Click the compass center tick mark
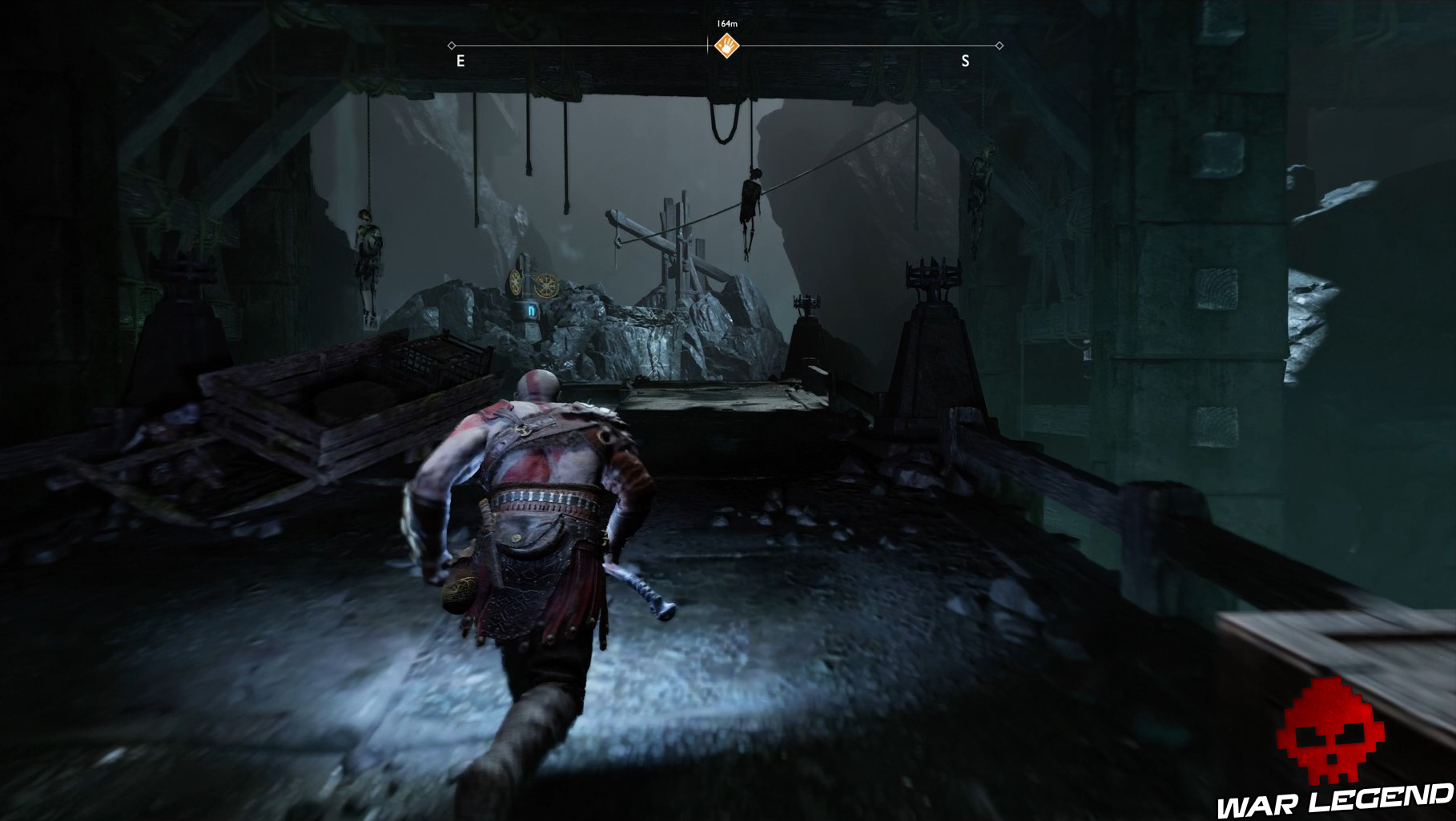This screenshot has height=821, width=1456. tap(707, 44)
